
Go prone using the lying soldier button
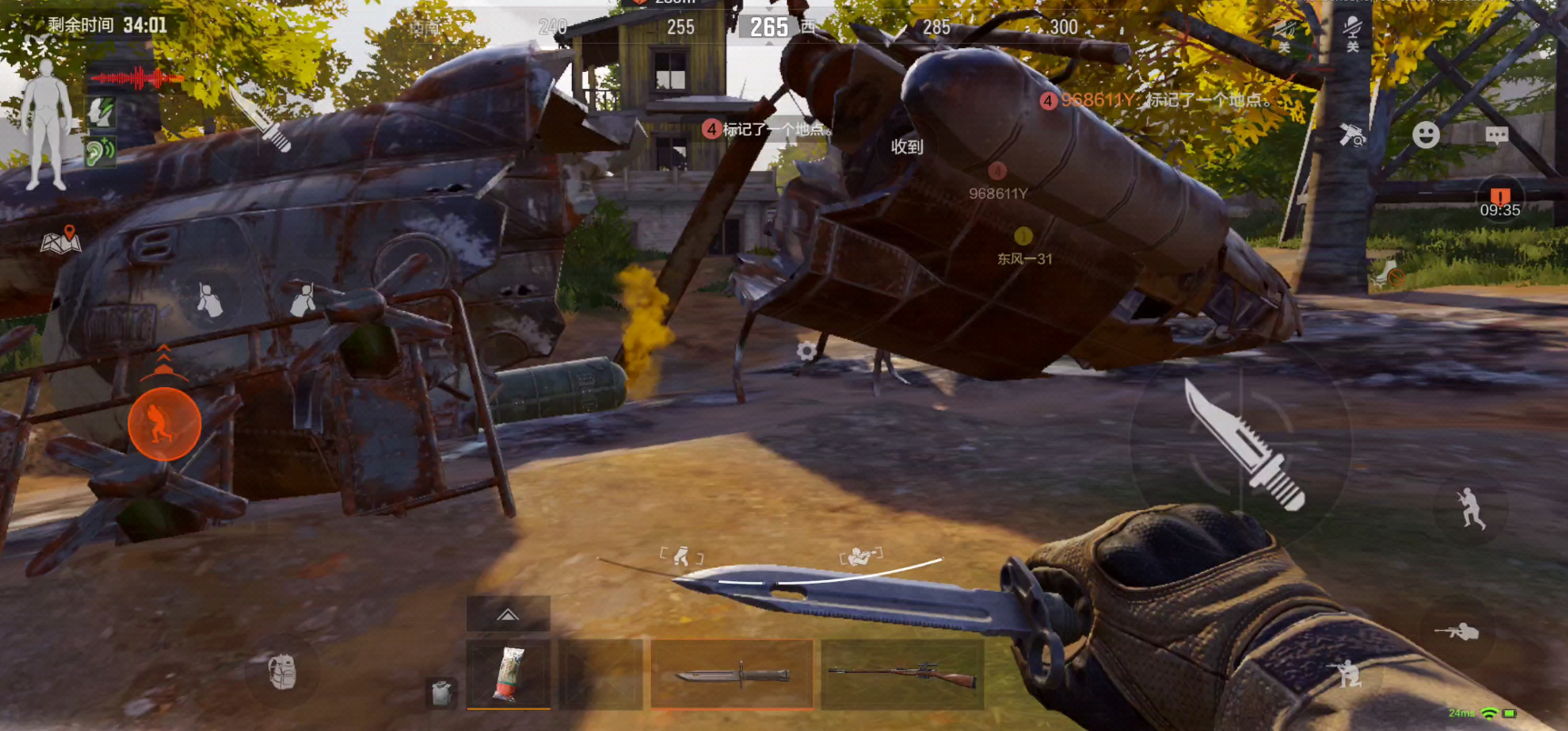[1457, 631]
